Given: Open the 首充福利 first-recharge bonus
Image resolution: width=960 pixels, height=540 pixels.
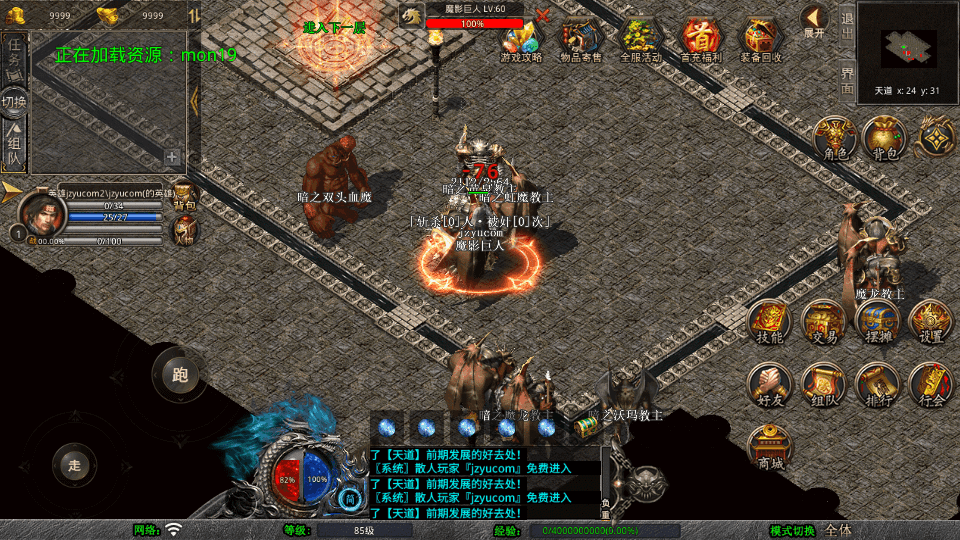Looking at the screenshot, I should pyautogui.click(x=701, y=40).
